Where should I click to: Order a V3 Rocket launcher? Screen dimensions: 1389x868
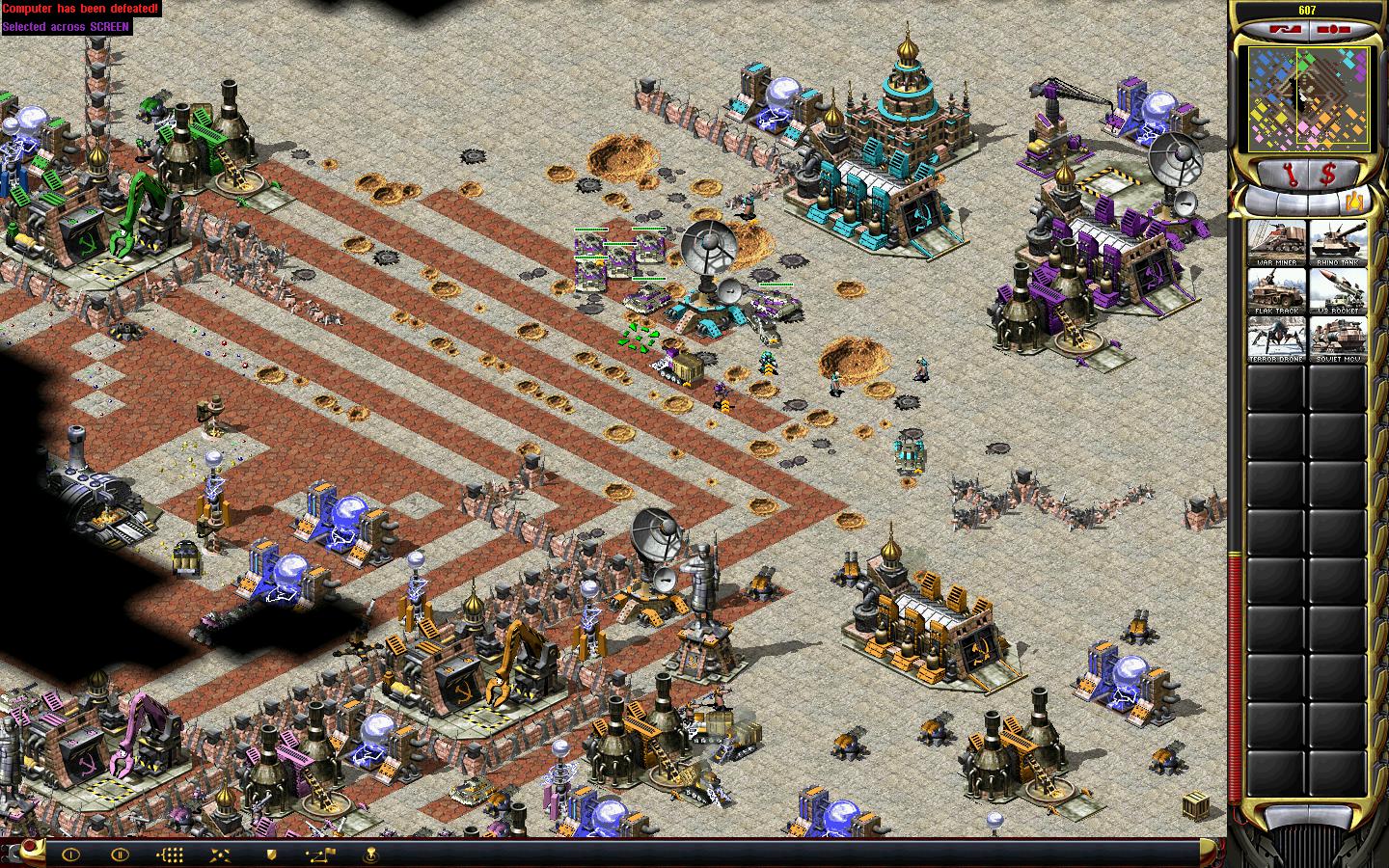point(1337,290)
